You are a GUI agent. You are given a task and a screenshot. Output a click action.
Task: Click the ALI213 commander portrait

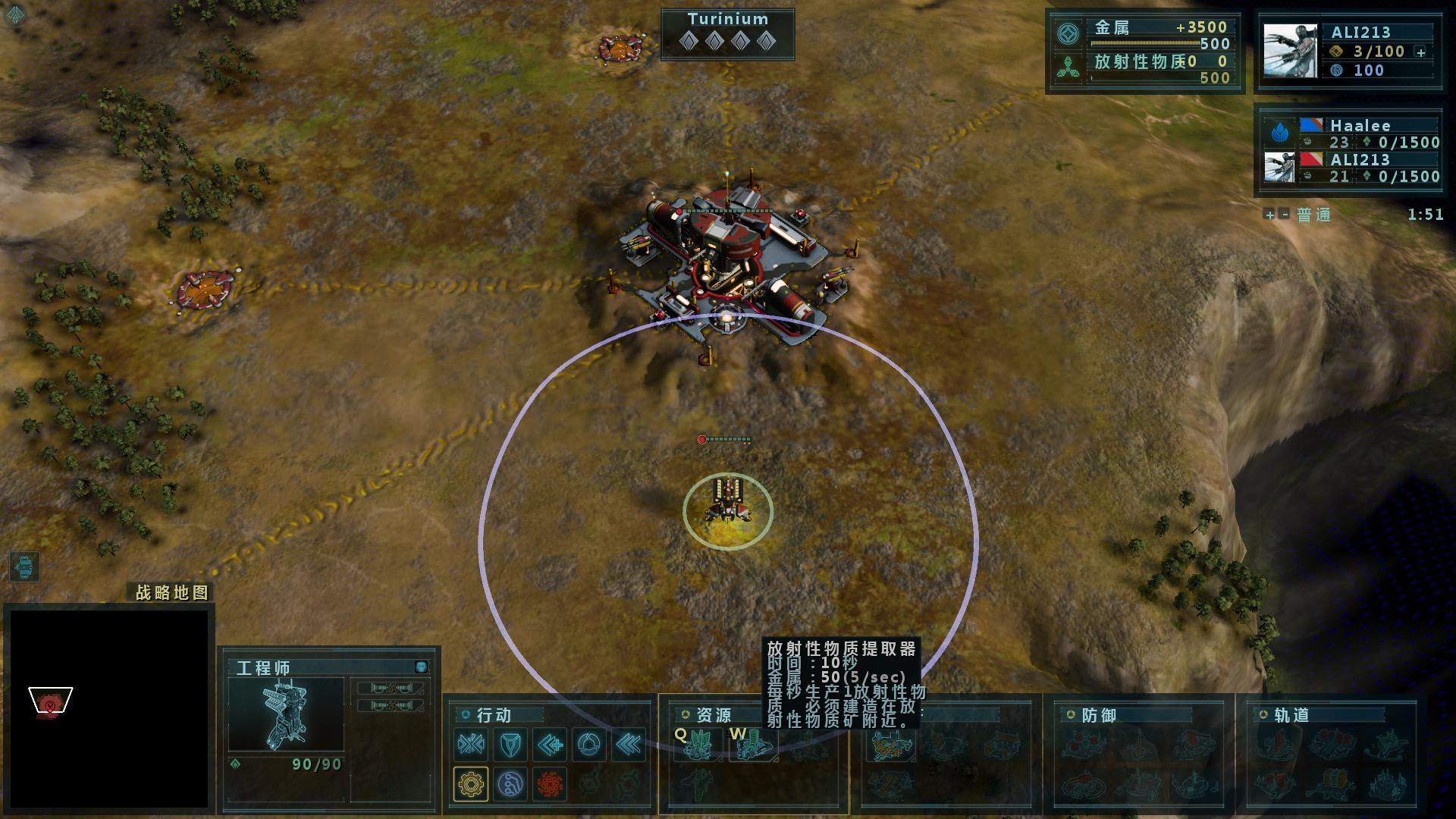[x=1290, y=50]
